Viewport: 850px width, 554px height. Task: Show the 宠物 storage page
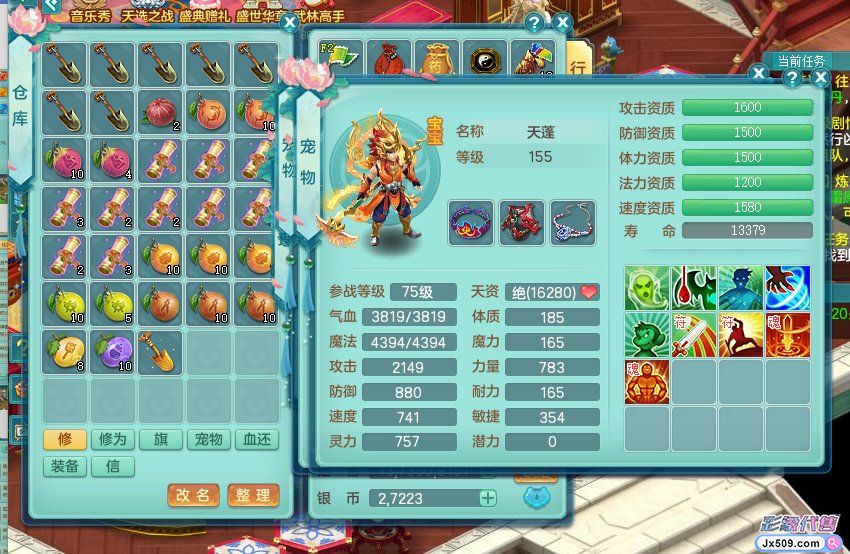[x=208, y=440]
